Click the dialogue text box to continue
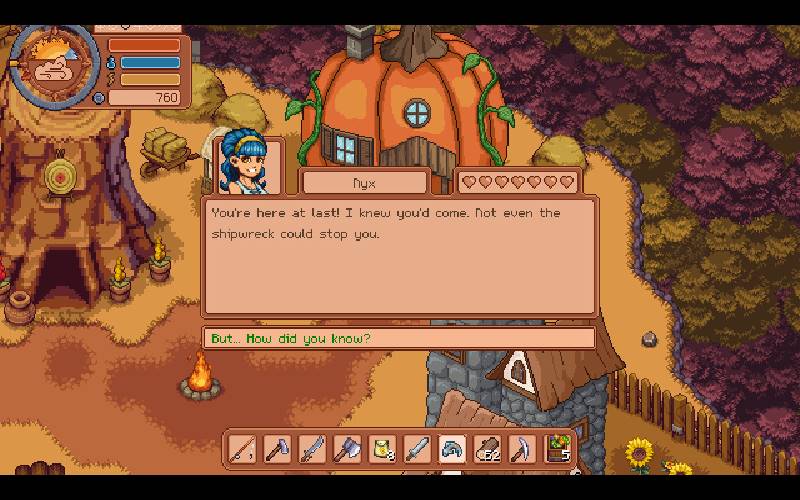Image resolution: width=800 pixels, height=500 pixels. [x=398, y=256]
